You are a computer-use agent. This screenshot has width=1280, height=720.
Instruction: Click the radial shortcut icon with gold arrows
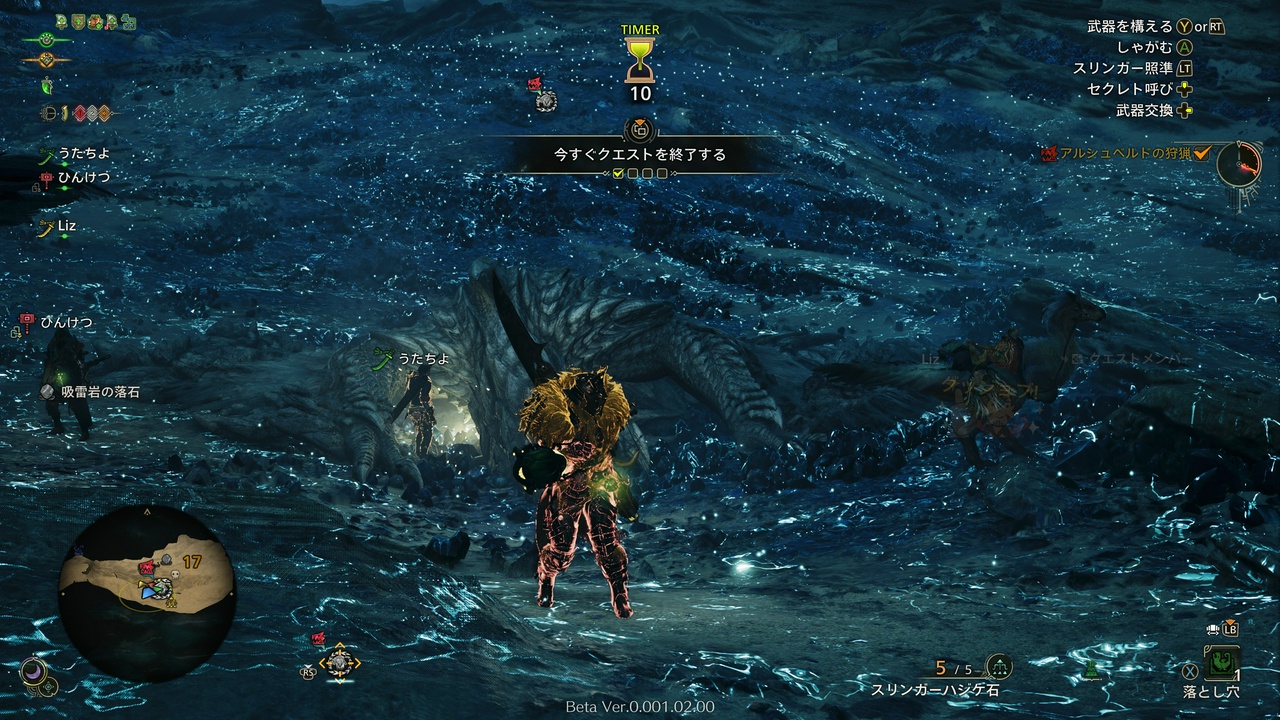(x=340, y=662)
